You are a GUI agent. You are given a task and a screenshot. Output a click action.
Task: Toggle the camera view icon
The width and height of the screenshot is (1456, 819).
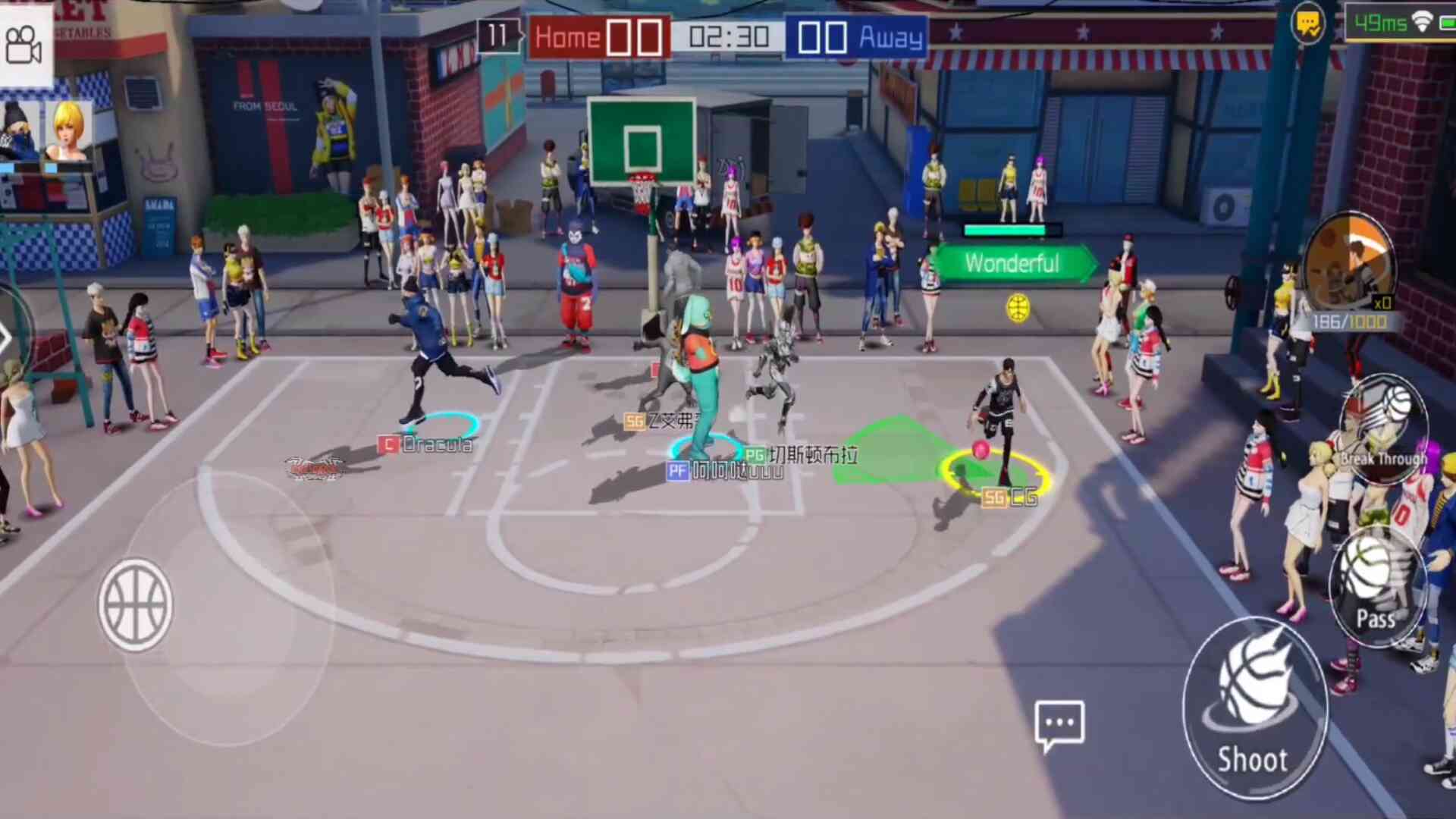(x=24, y=44)
